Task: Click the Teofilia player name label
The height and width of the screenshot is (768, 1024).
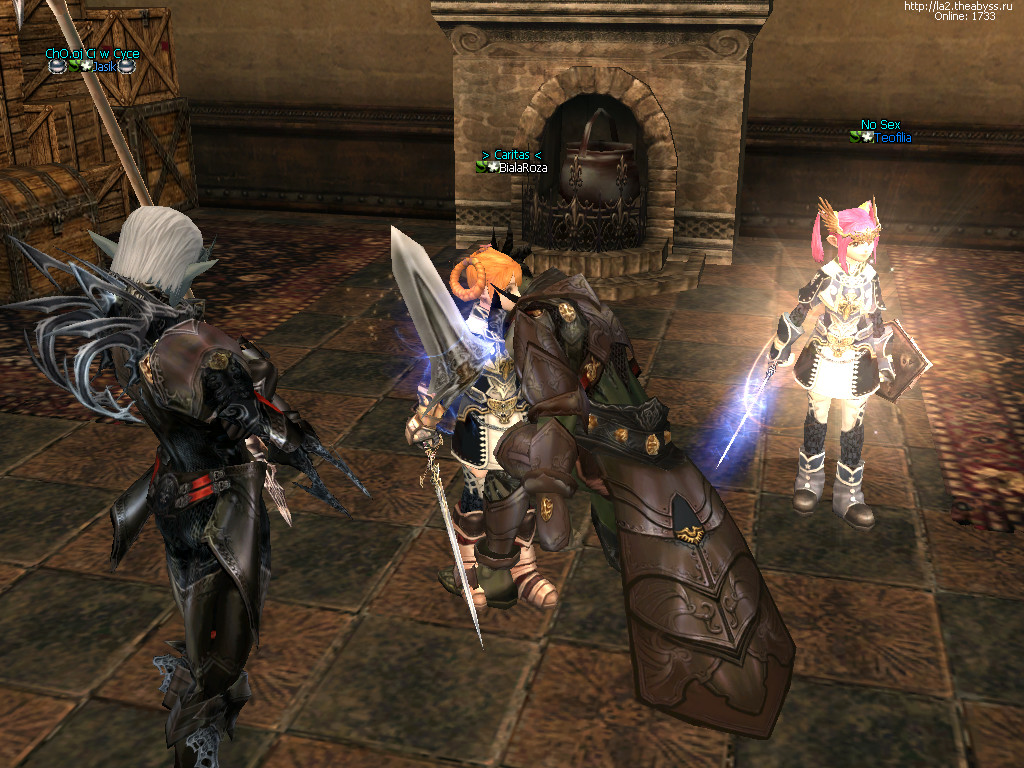Action: (x=892, y=138)
